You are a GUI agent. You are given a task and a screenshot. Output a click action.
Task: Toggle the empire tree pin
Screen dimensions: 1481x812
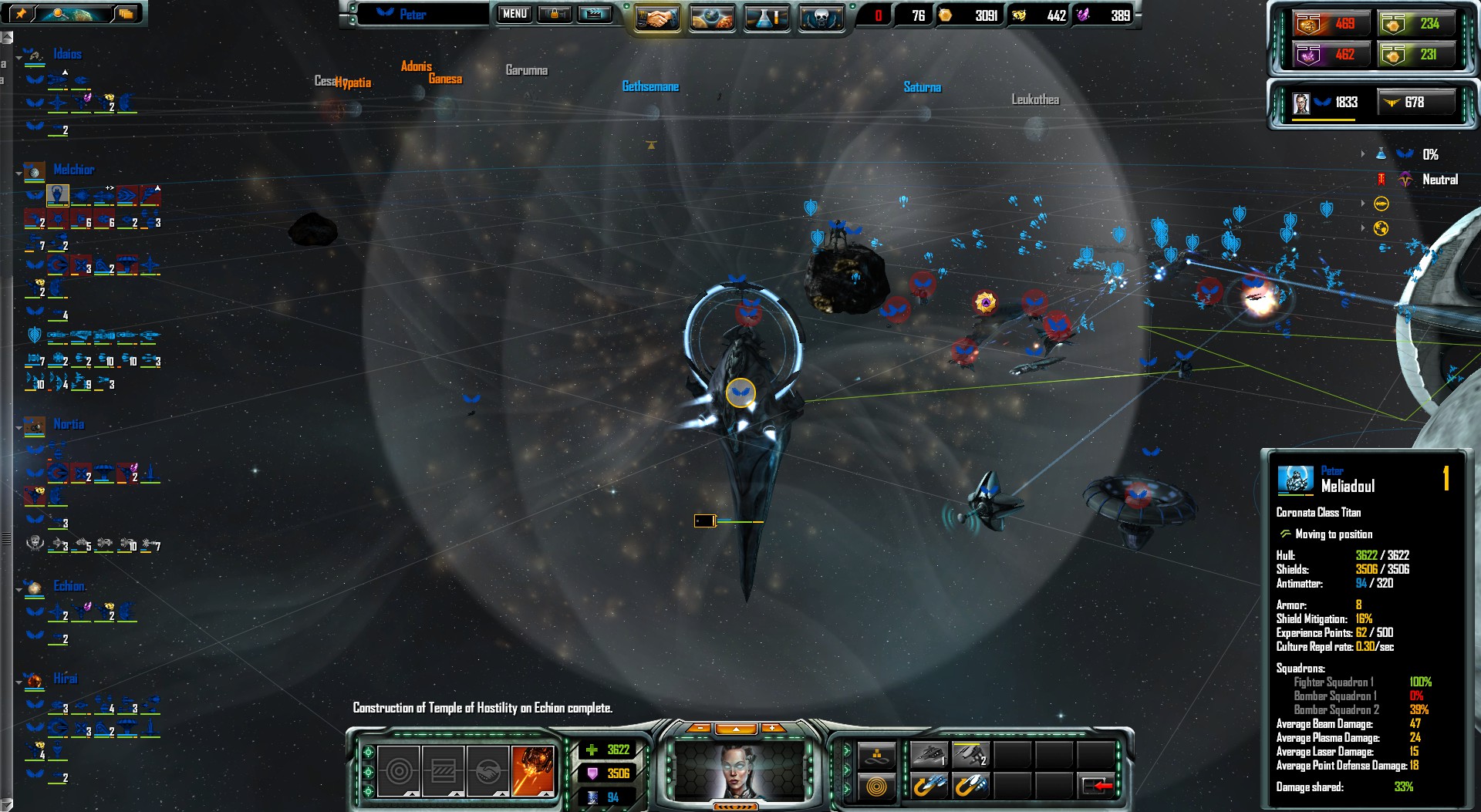pyautogui.click(x=21, y=13)
